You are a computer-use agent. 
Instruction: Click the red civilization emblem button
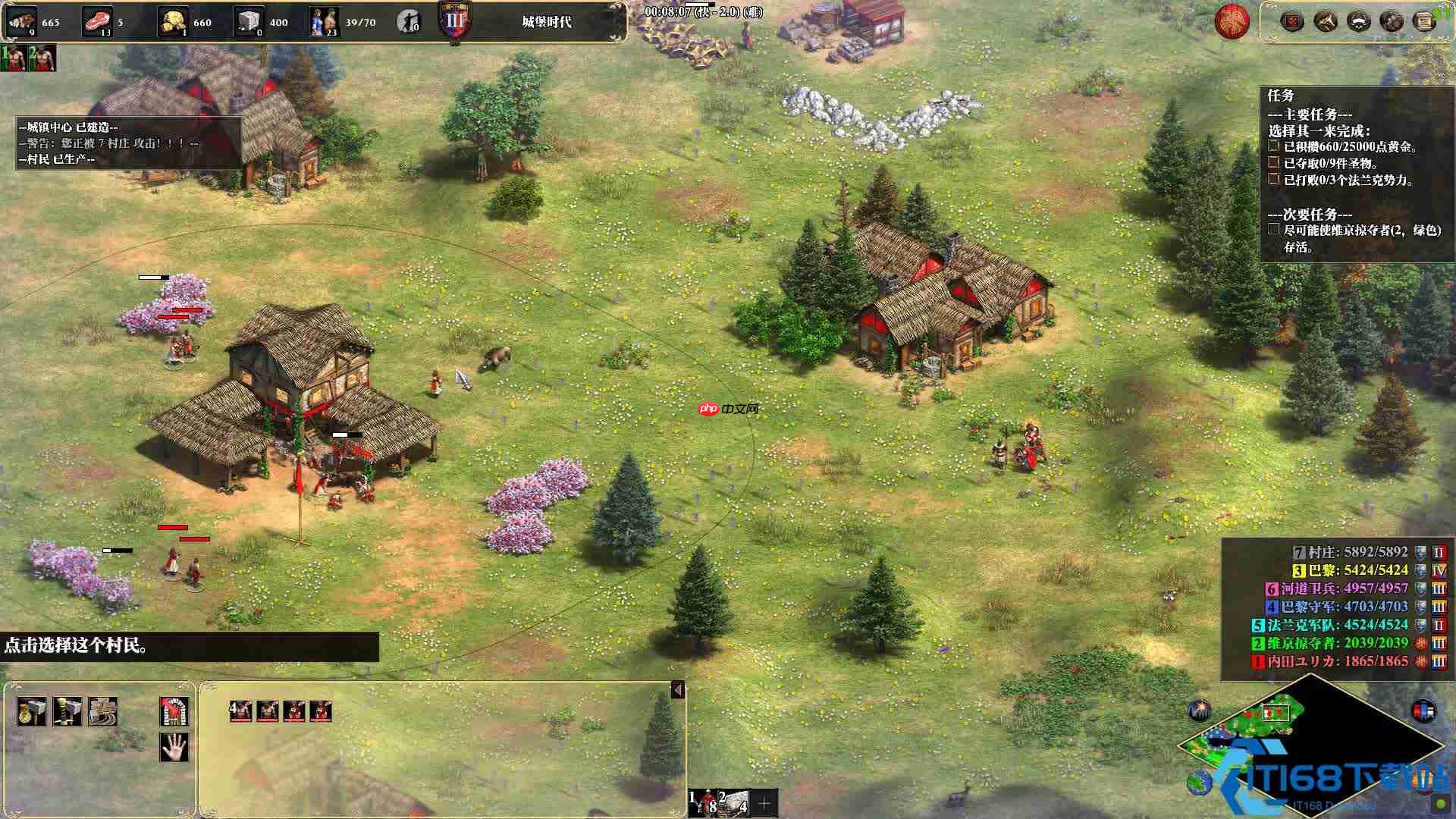1232,21
